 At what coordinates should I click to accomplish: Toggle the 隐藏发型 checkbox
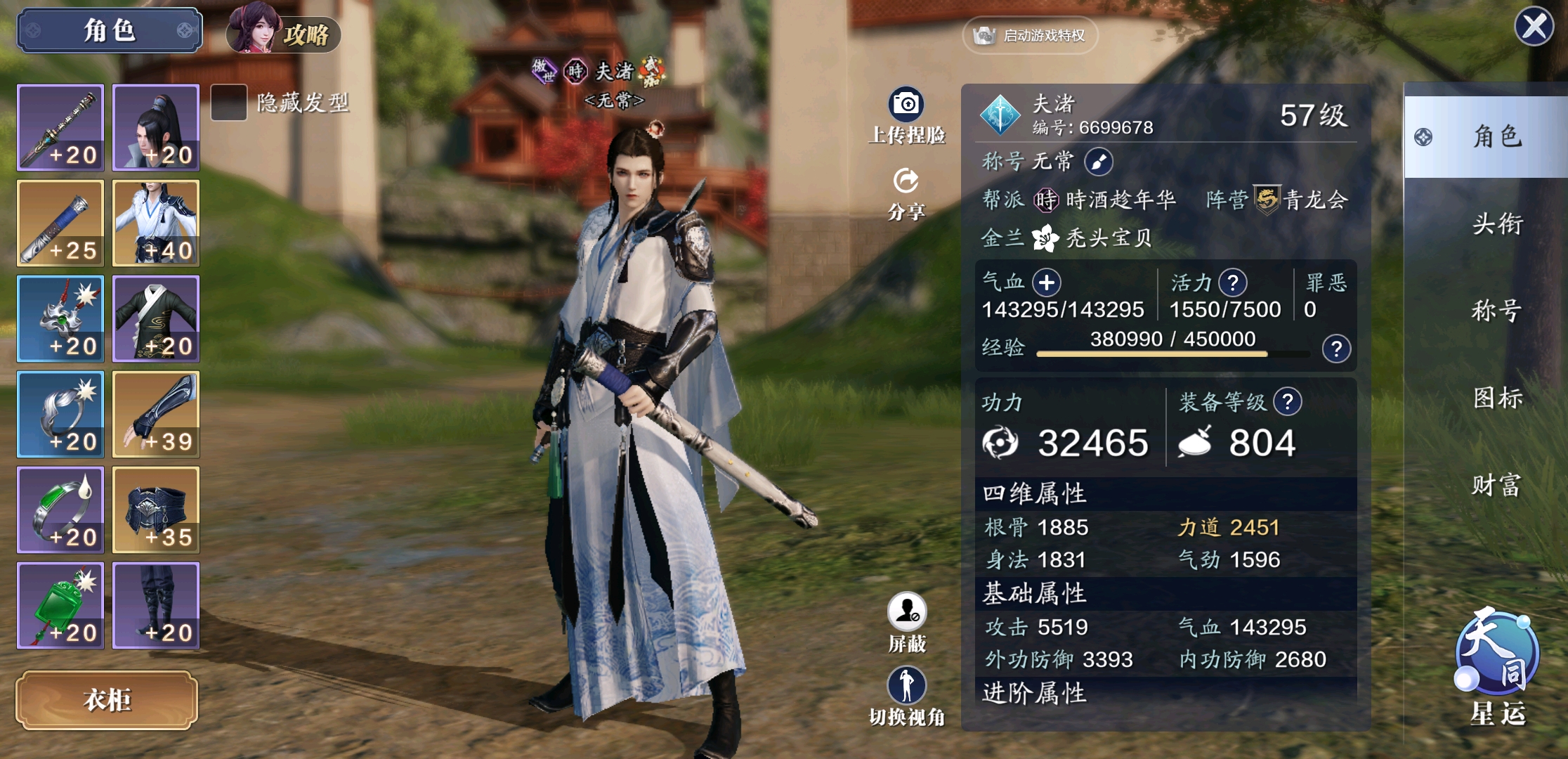(x=229, y=103)
